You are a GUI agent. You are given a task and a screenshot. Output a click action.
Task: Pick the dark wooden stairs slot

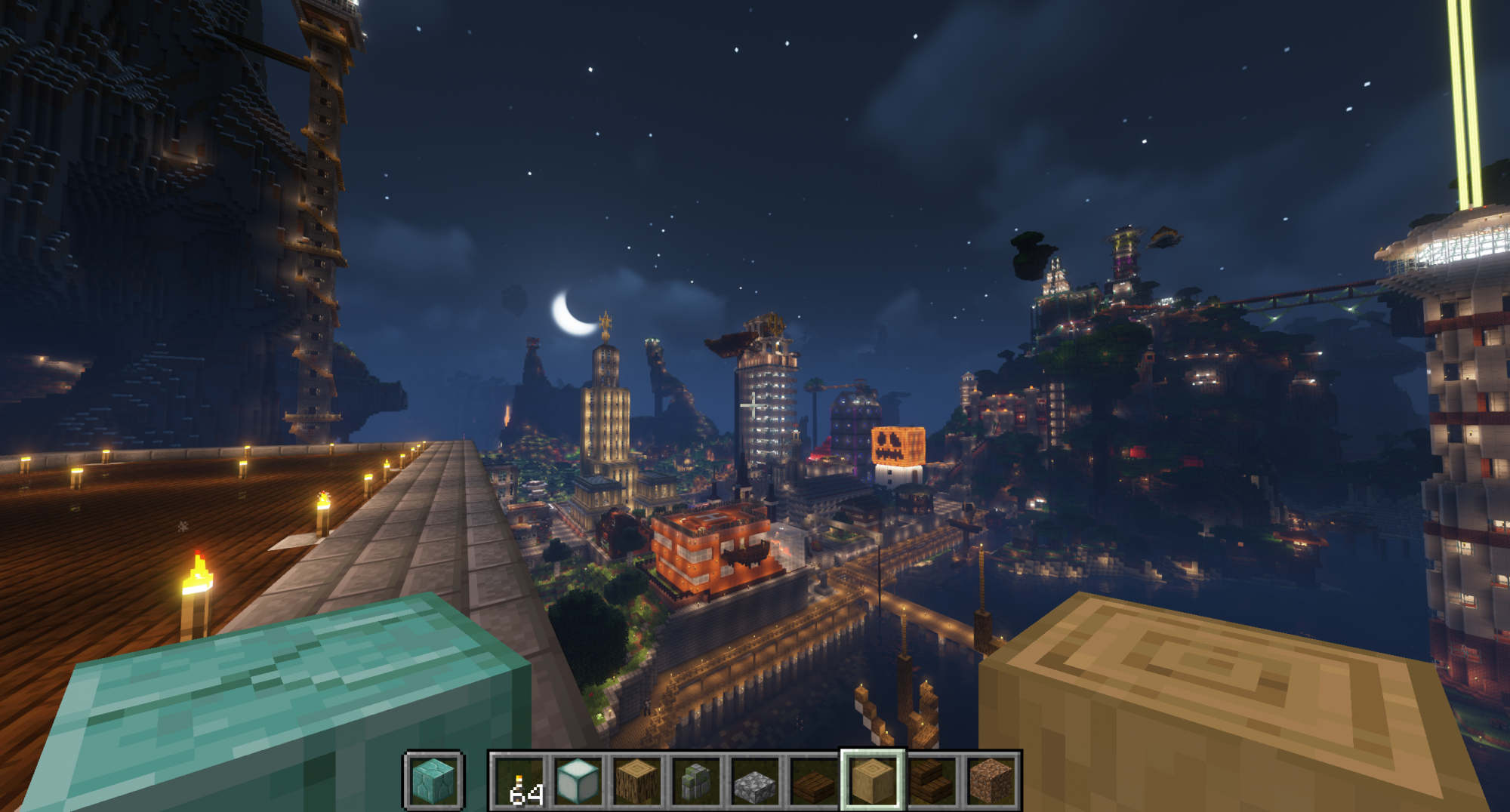point(931,781)
